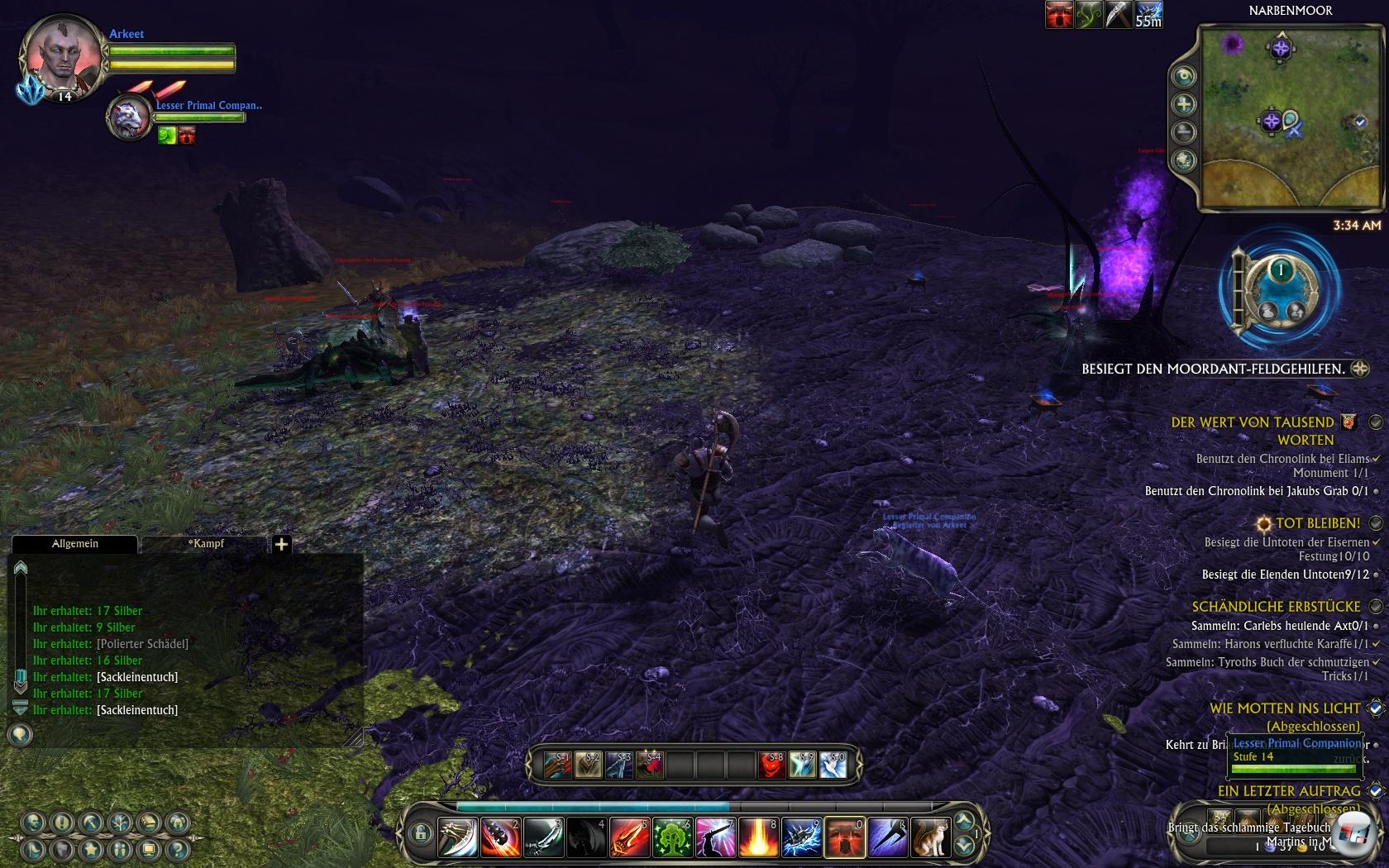Open the character portrait menu button
This screenshot has height=868, width=1389.
(33, 823)
